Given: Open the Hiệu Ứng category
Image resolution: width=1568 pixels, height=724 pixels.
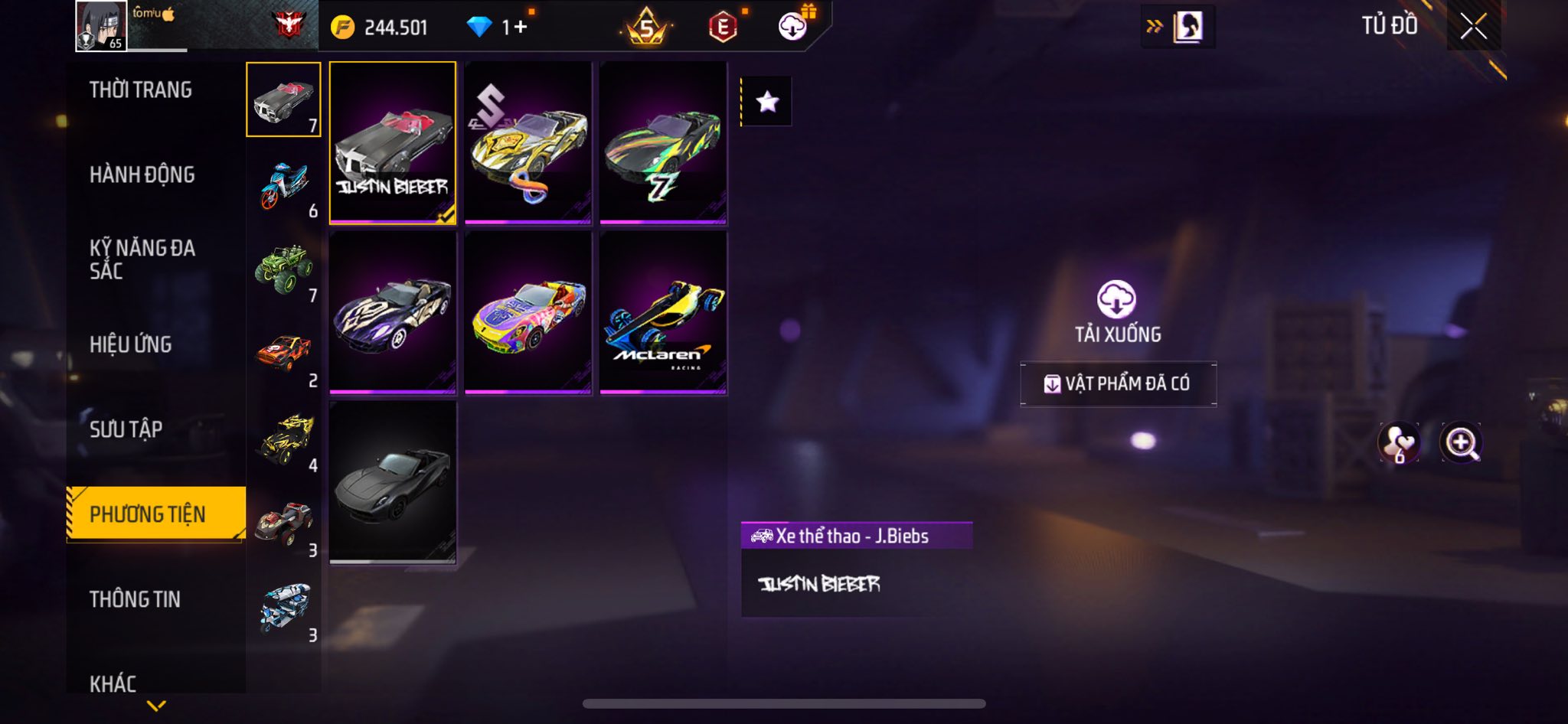Looking at the screenshot, I should click(x=131, y=344).
